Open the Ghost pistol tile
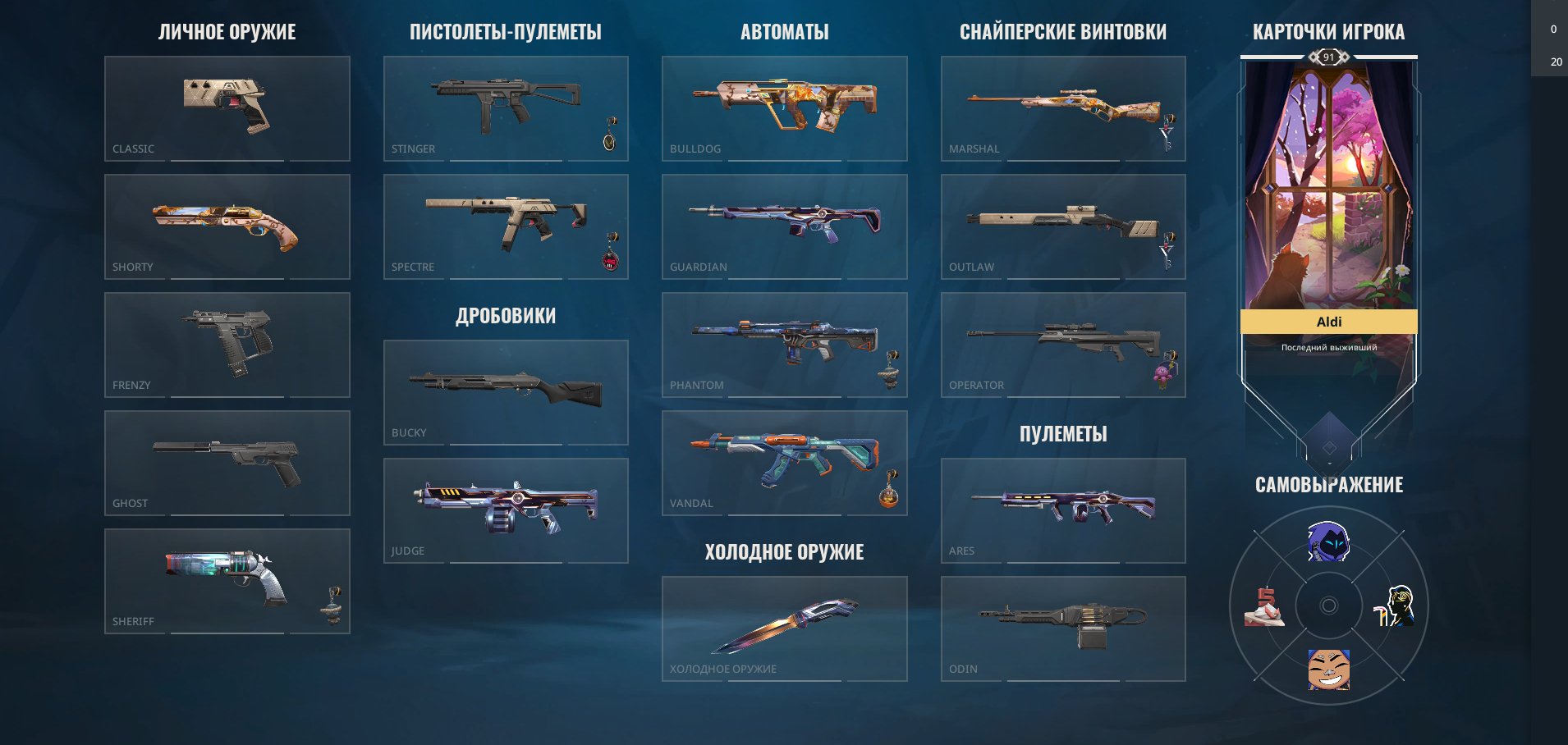This screenshot has height=745, width=1568. [227, 462]
